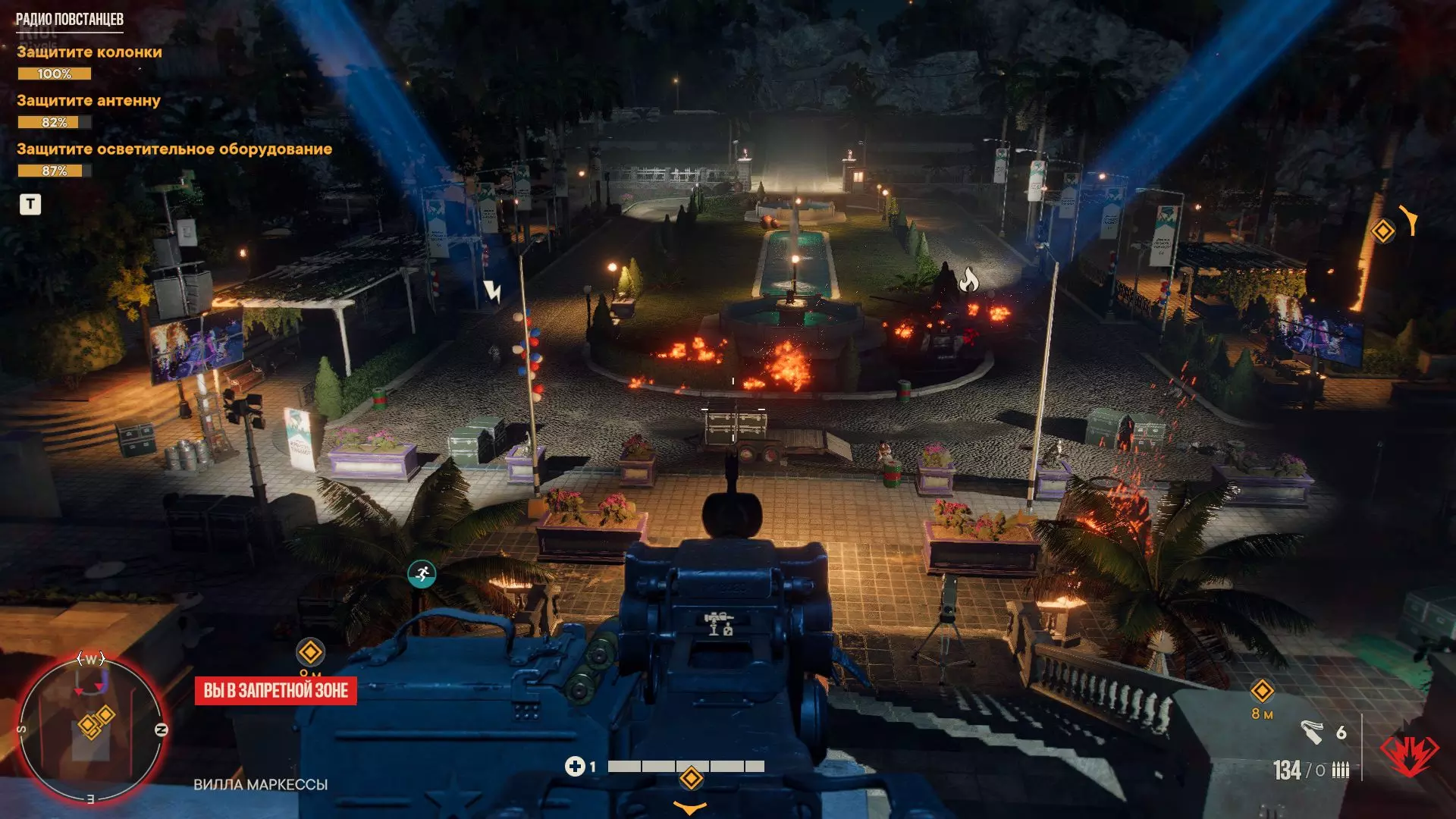1456x819 pixels.
Task: Open the 'Радио повстанцев' mission title
Action: [70, 20]
